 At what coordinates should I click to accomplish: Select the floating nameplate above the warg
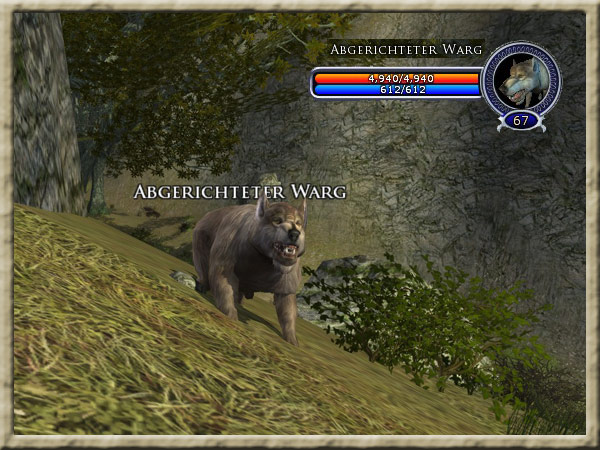(240, 191)
